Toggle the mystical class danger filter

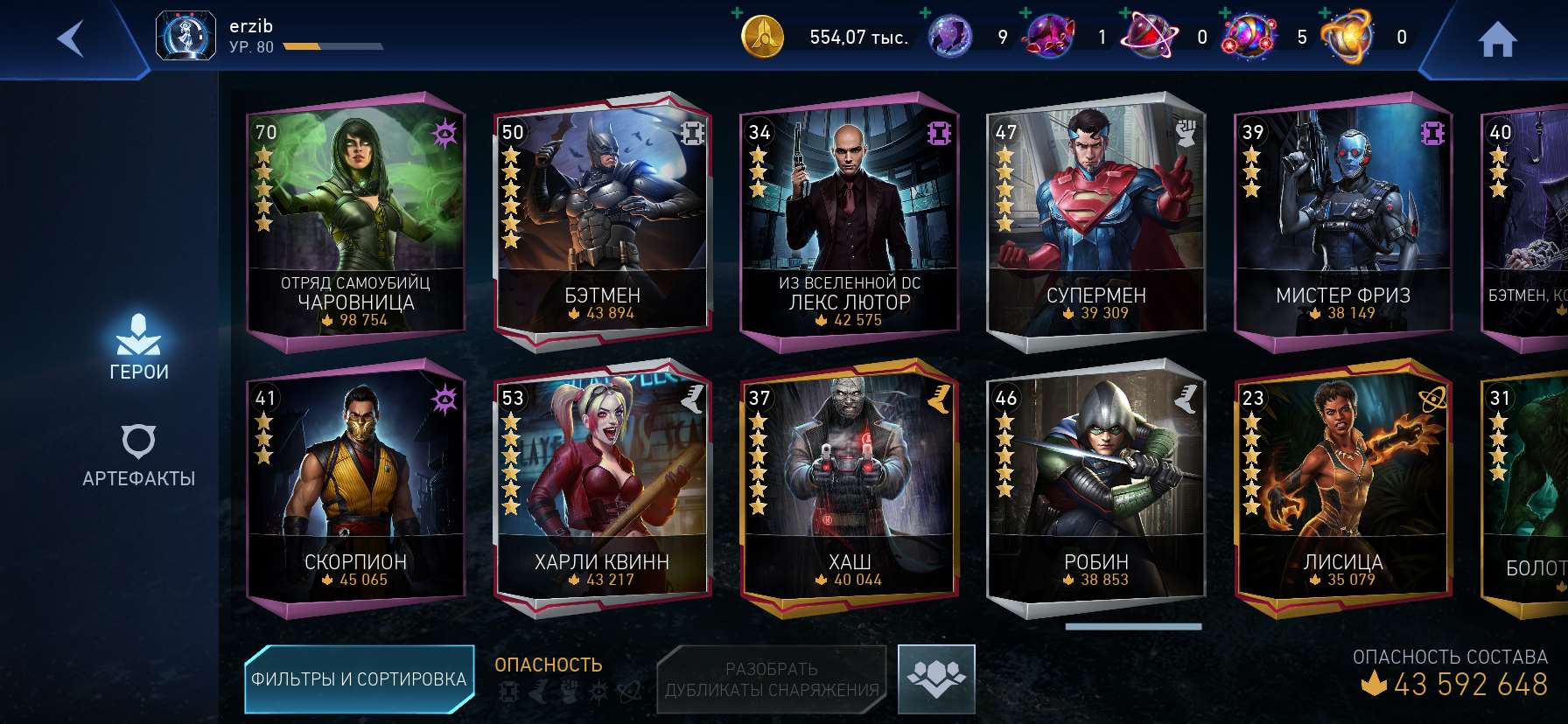pos(598,691)
